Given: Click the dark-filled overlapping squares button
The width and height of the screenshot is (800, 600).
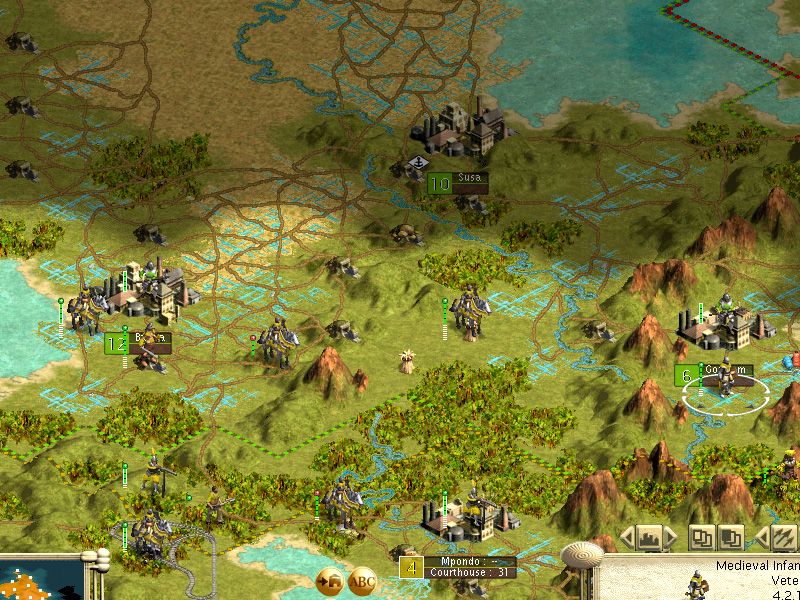Looking at the screenshot, I should [x=731, y=538].
